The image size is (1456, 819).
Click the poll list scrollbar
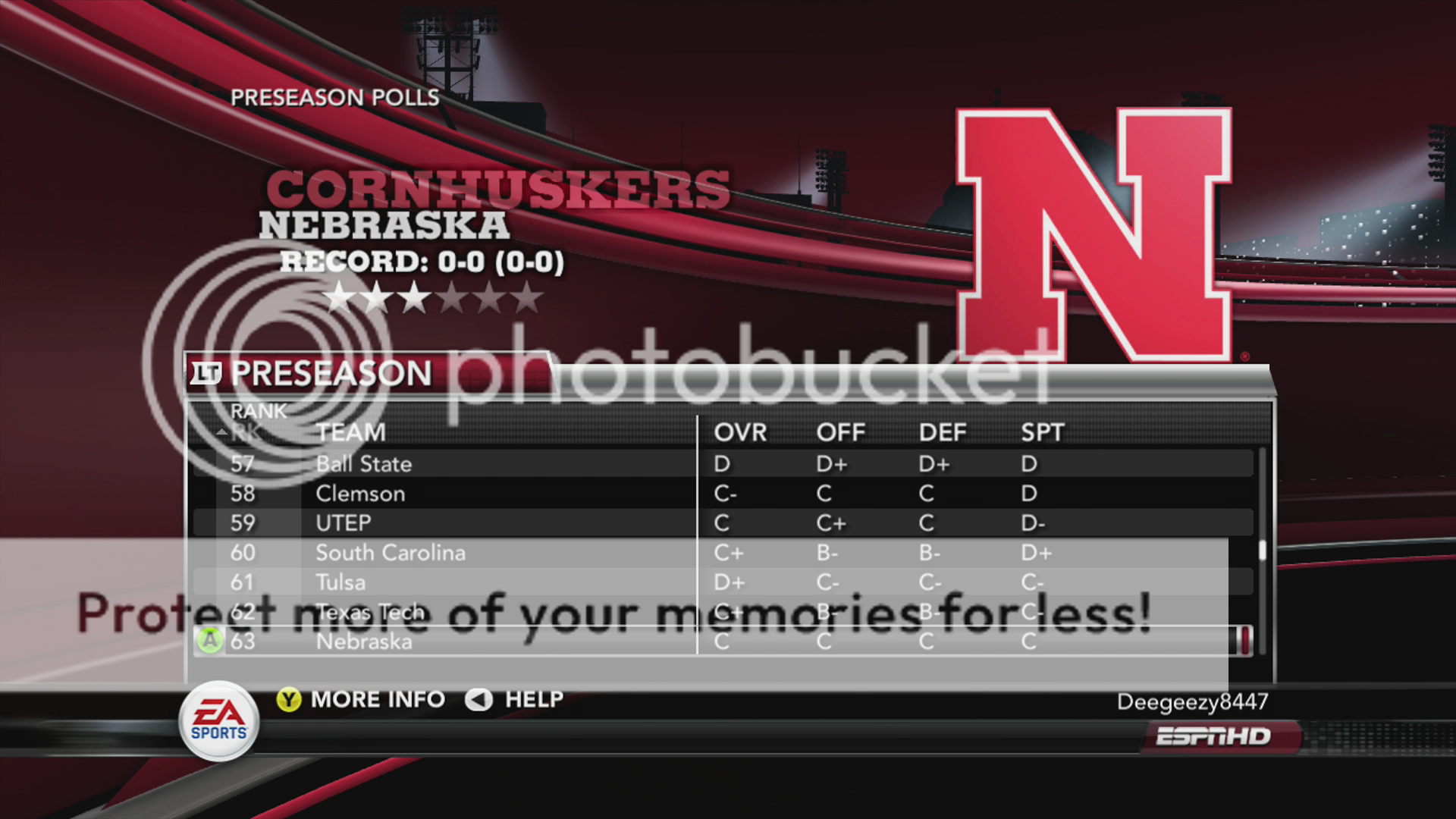[x=1262, y=550]
